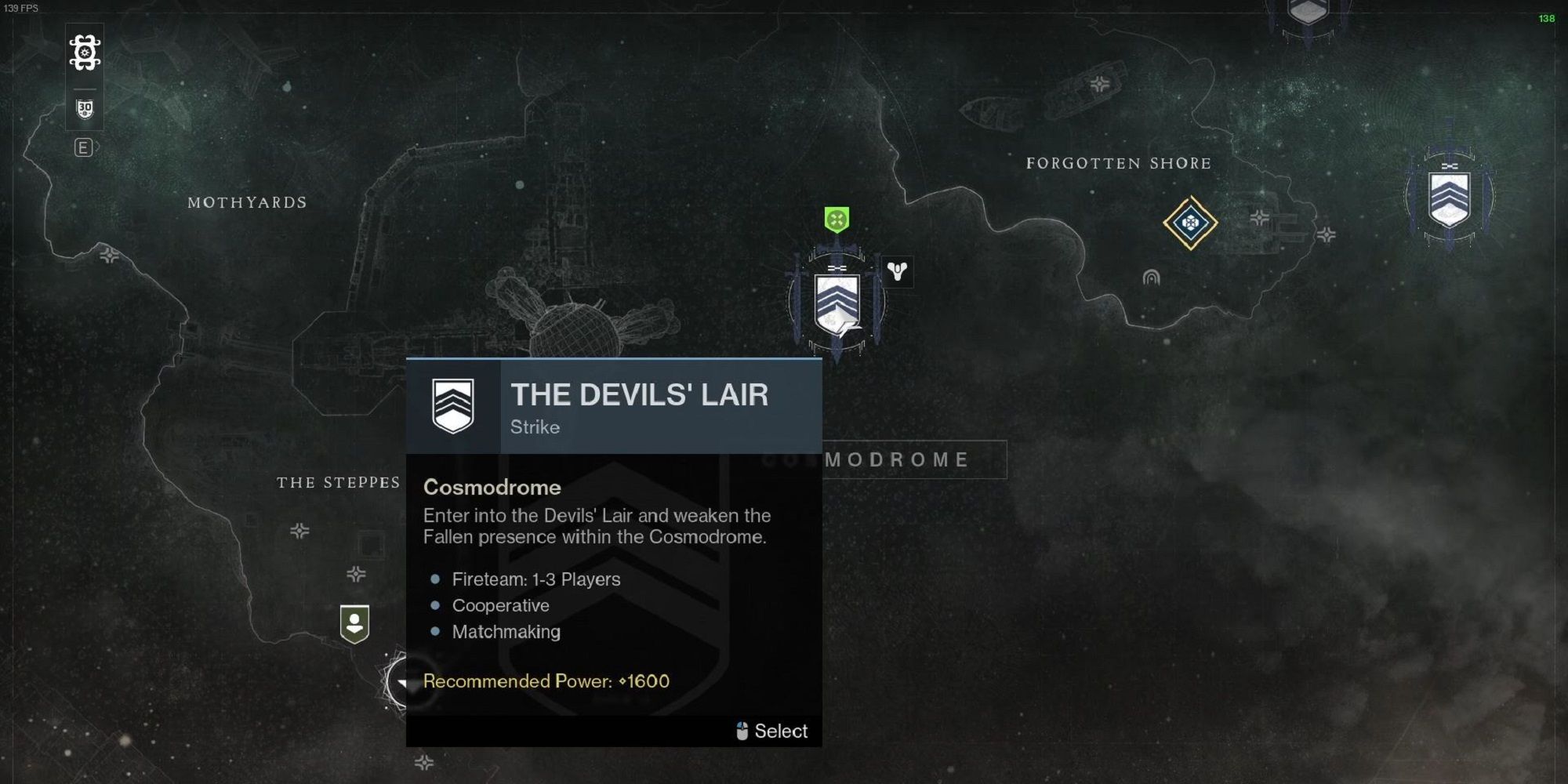Select the Lost Sector arch marker
Screen dimensions: 1568x784
point(1151,277)
